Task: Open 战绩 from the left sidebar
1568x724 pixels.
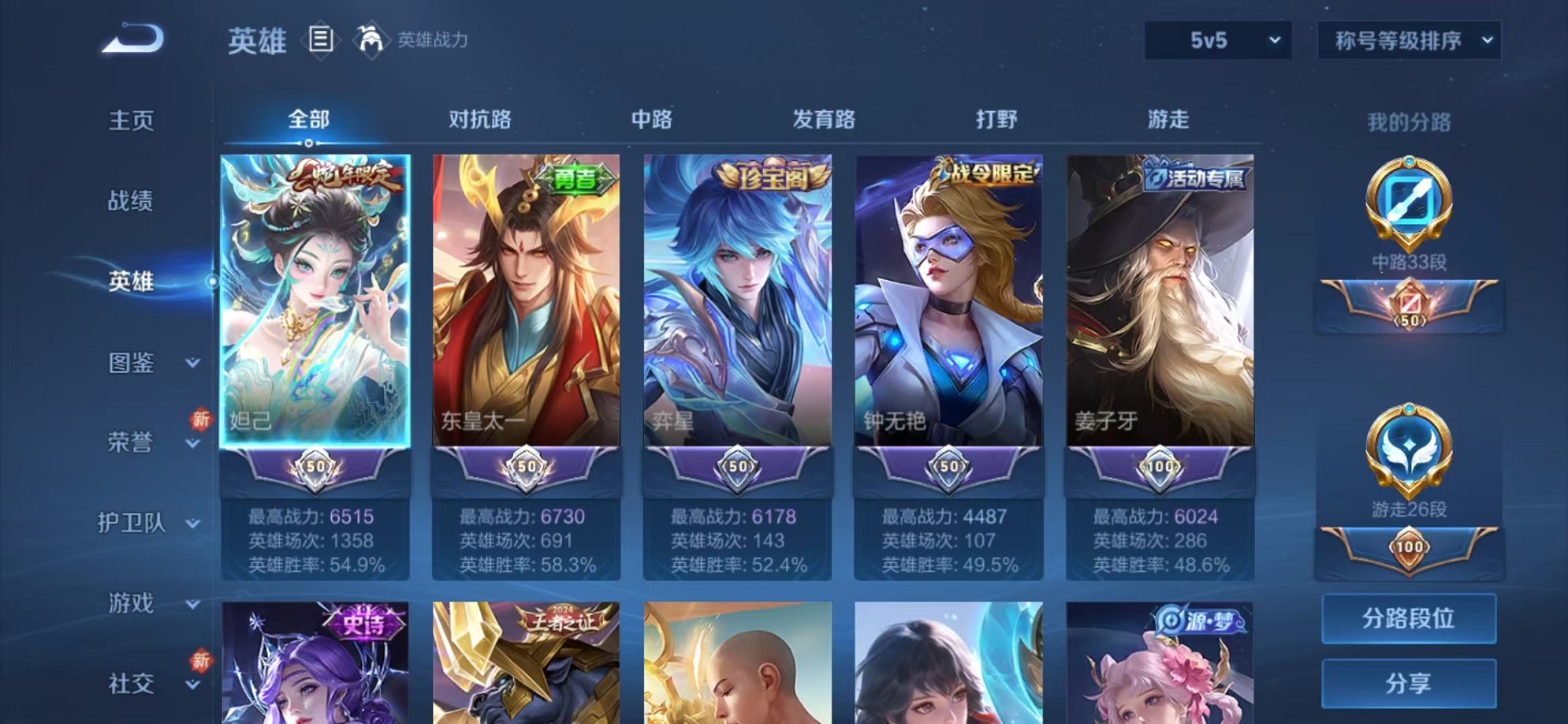Action: (x=128, y=202)
